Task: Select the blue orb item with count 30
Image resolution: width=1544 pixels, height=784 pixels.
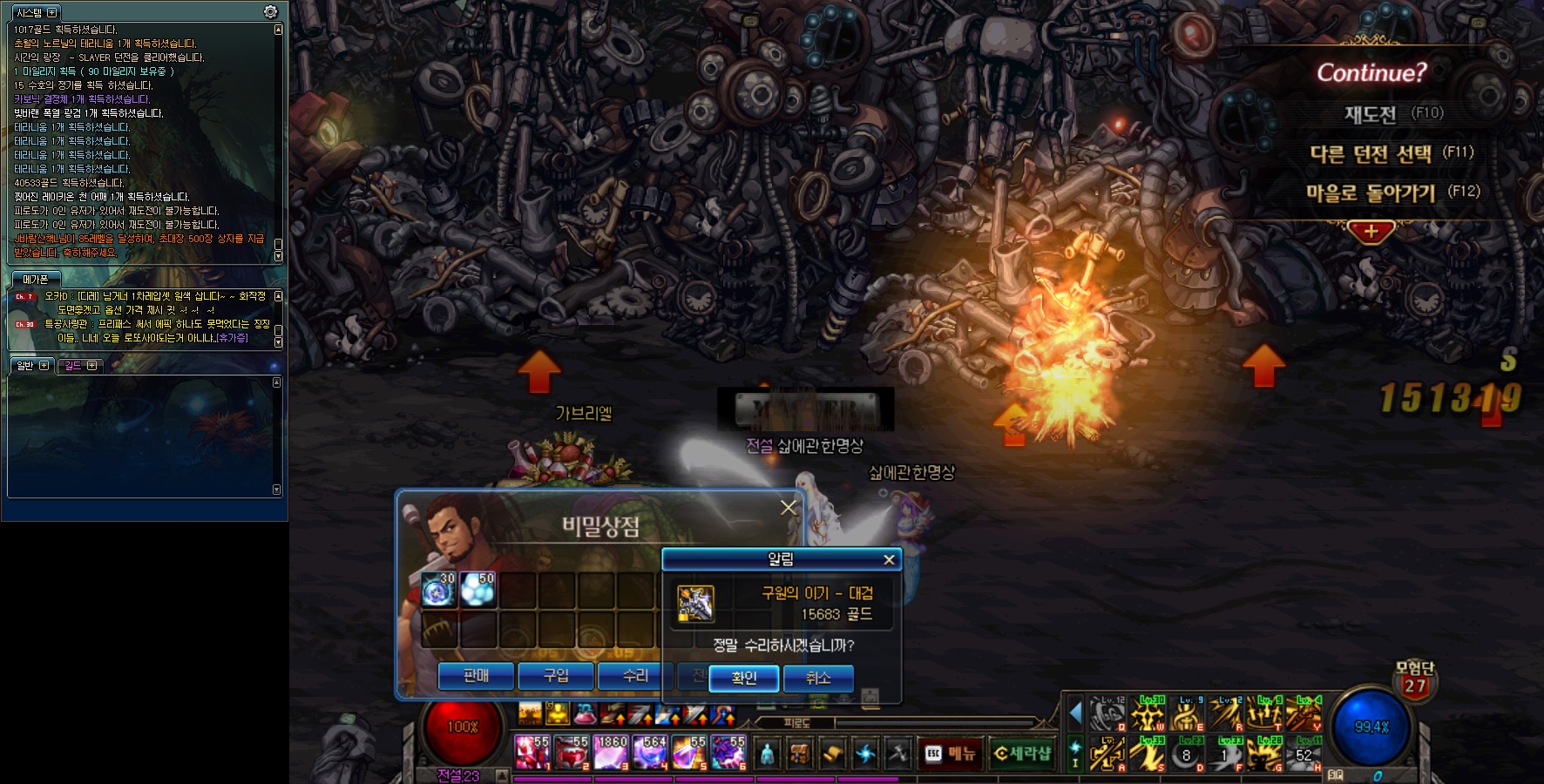Action: pos(439,589)
